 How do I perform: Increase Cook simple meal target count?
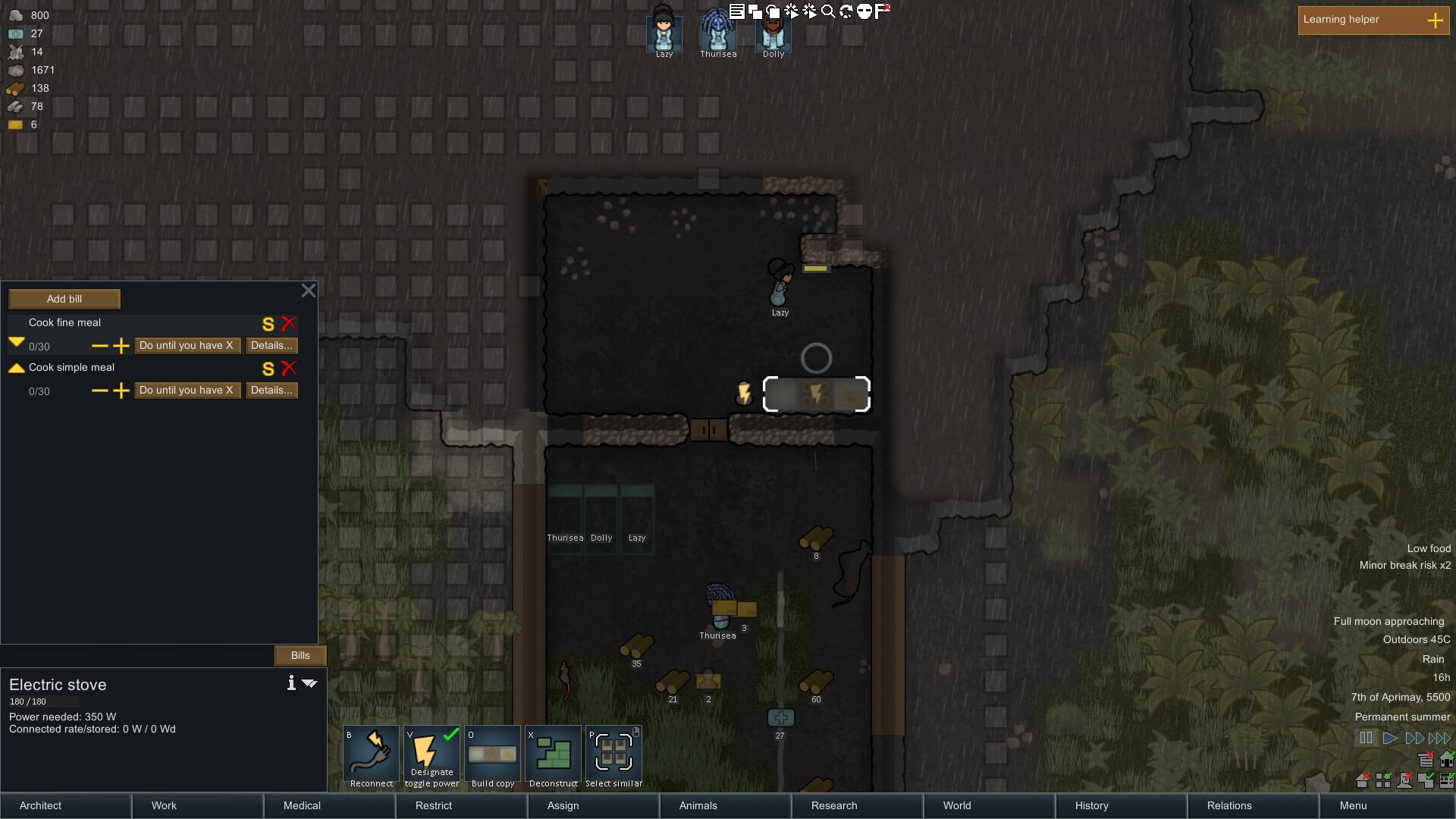pyautogui.click(x=121, y=391)
